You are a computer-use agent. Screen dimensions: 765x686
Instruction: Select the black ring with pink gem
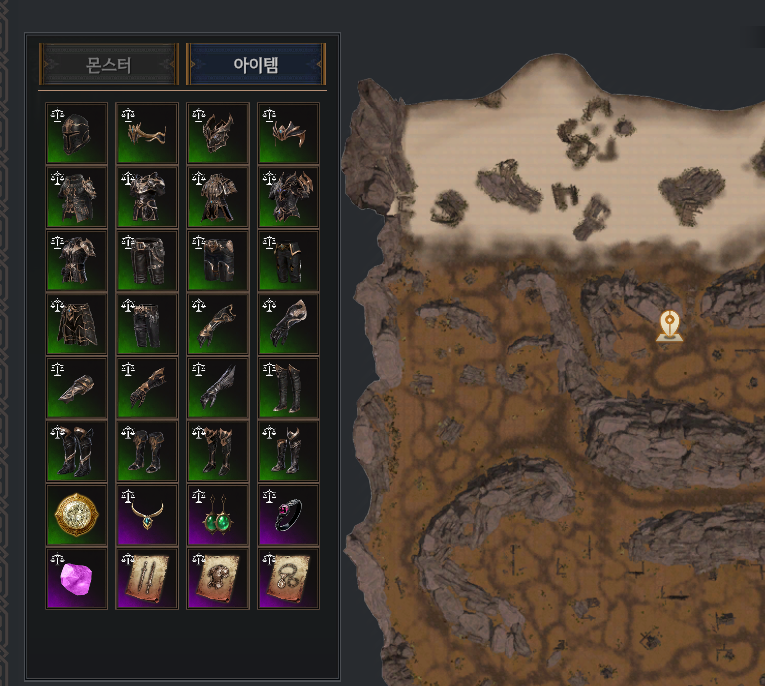point(289,515)
